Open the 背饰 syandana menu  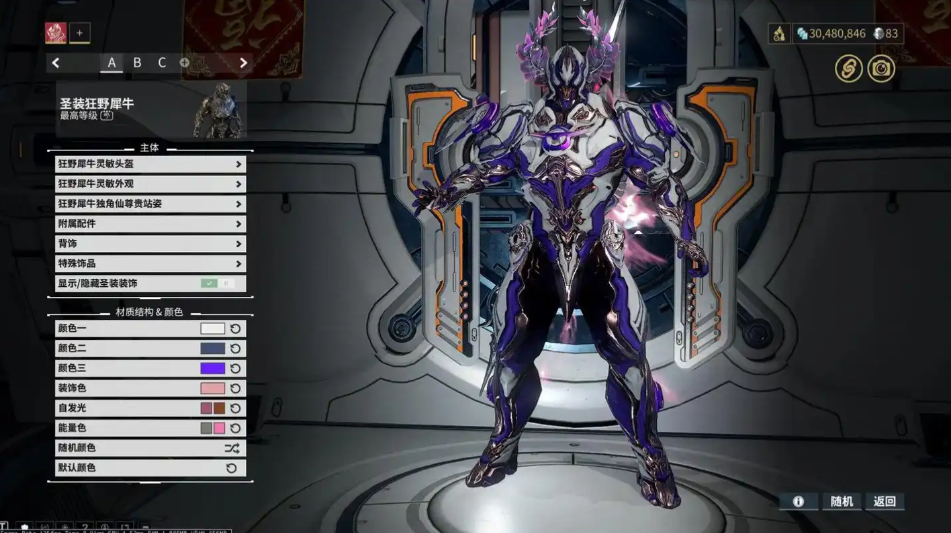(x=150, y=244)
